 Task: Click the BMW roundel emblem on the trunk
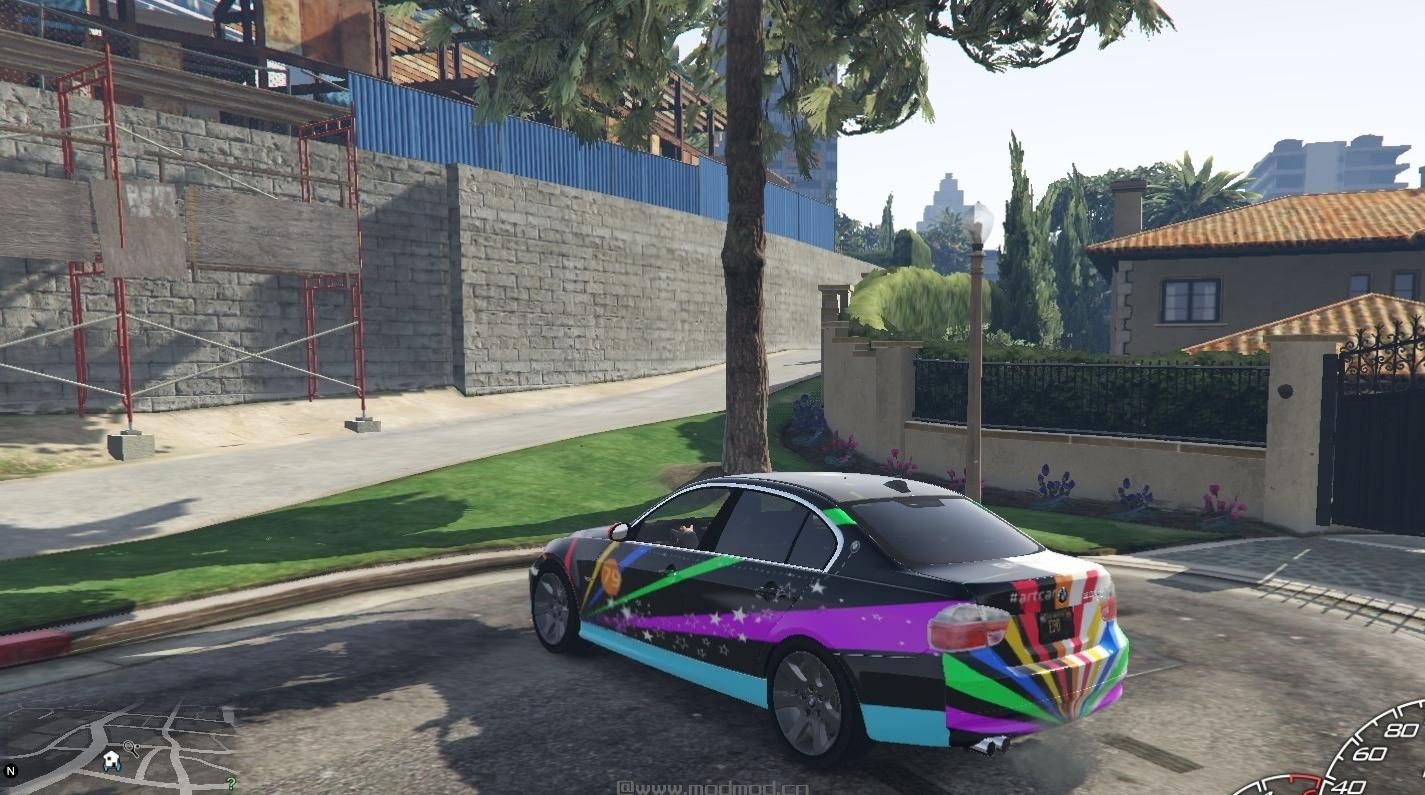(1062, 596)
